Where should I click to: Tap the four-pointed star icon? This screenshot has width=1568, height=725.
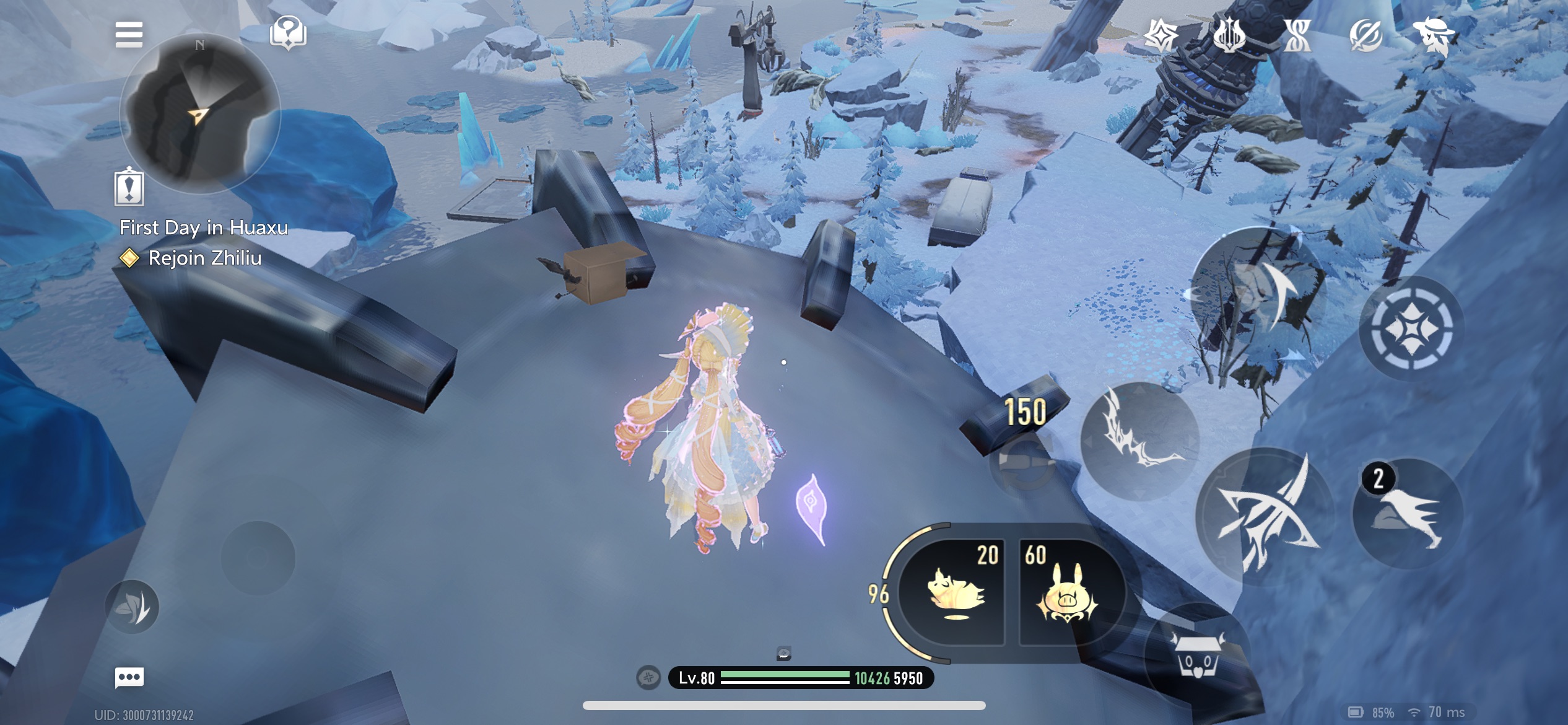coord(1161,35)
